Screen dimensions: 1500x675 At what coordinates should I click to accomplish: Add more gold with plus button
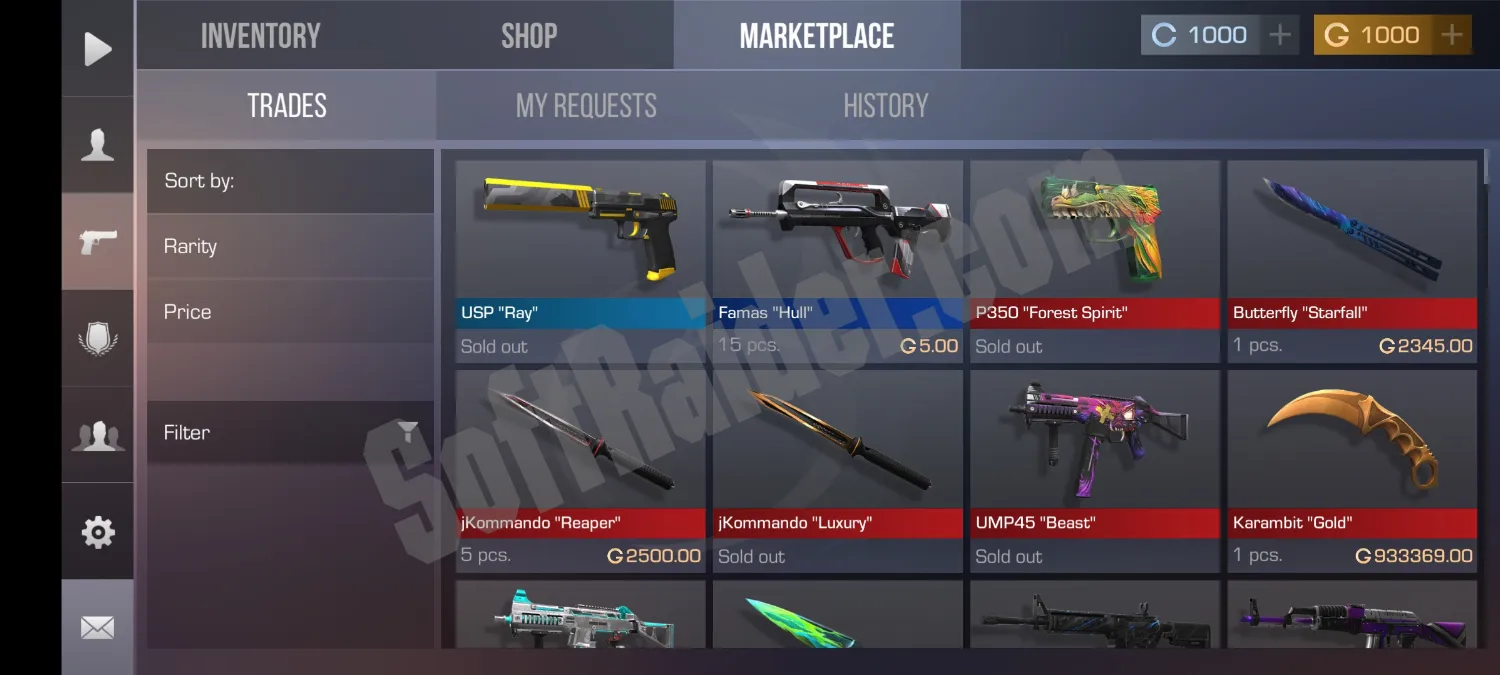[x=1452, y=35]
